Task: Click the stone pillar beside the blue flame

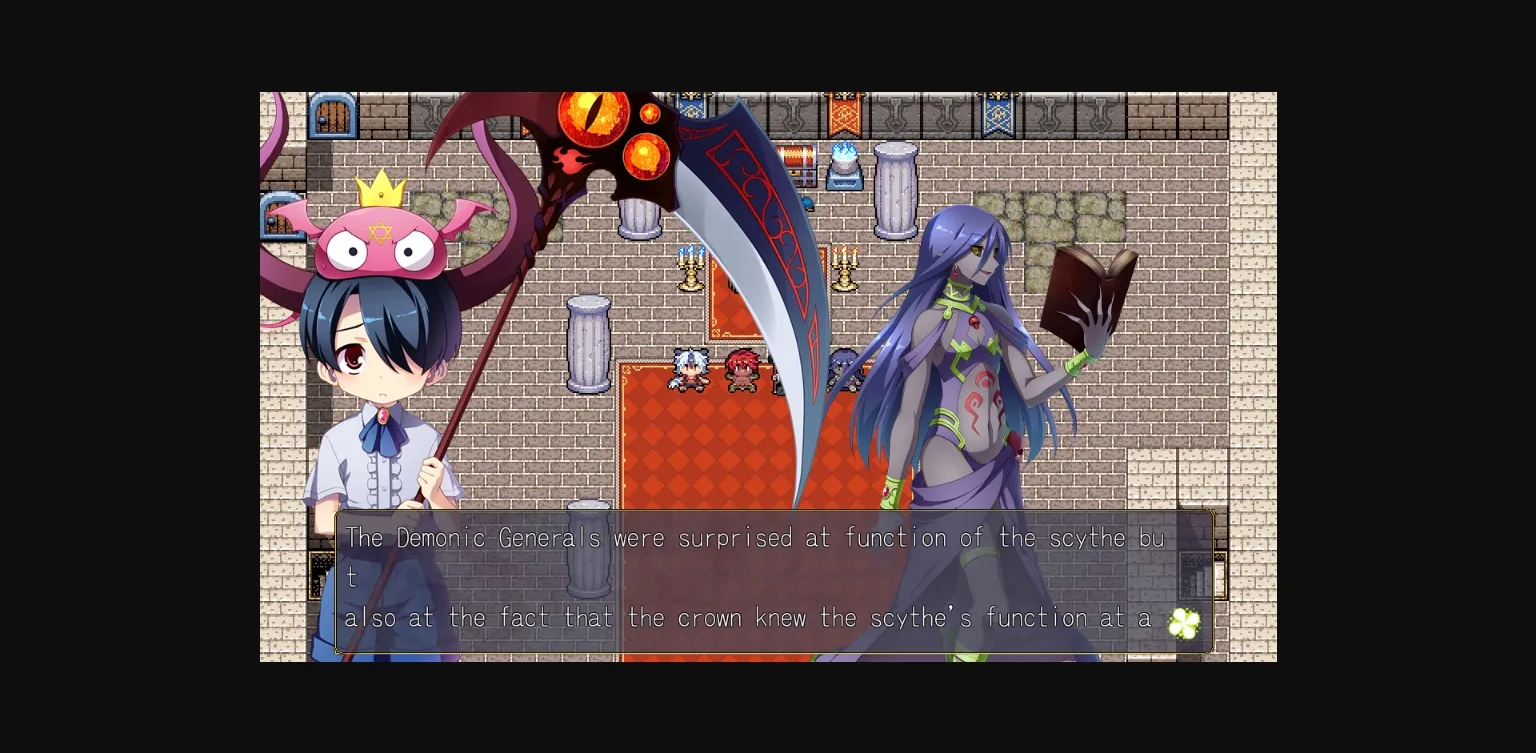Action: (x=894, y=190)
